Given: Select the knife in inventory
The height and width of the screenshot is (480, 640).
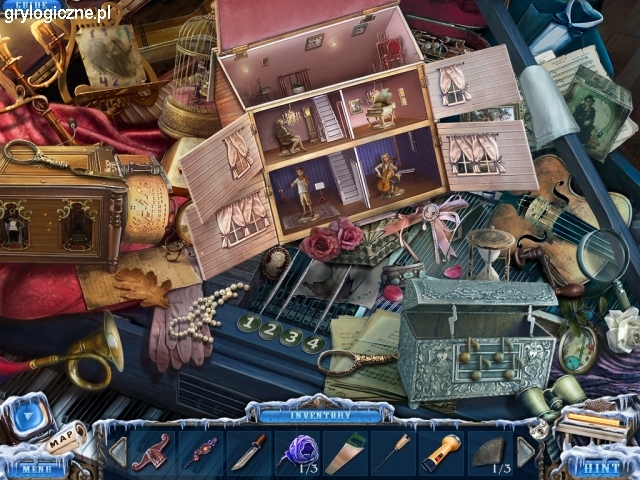Looking at the screenshot, I should click(x=248, y=452).
